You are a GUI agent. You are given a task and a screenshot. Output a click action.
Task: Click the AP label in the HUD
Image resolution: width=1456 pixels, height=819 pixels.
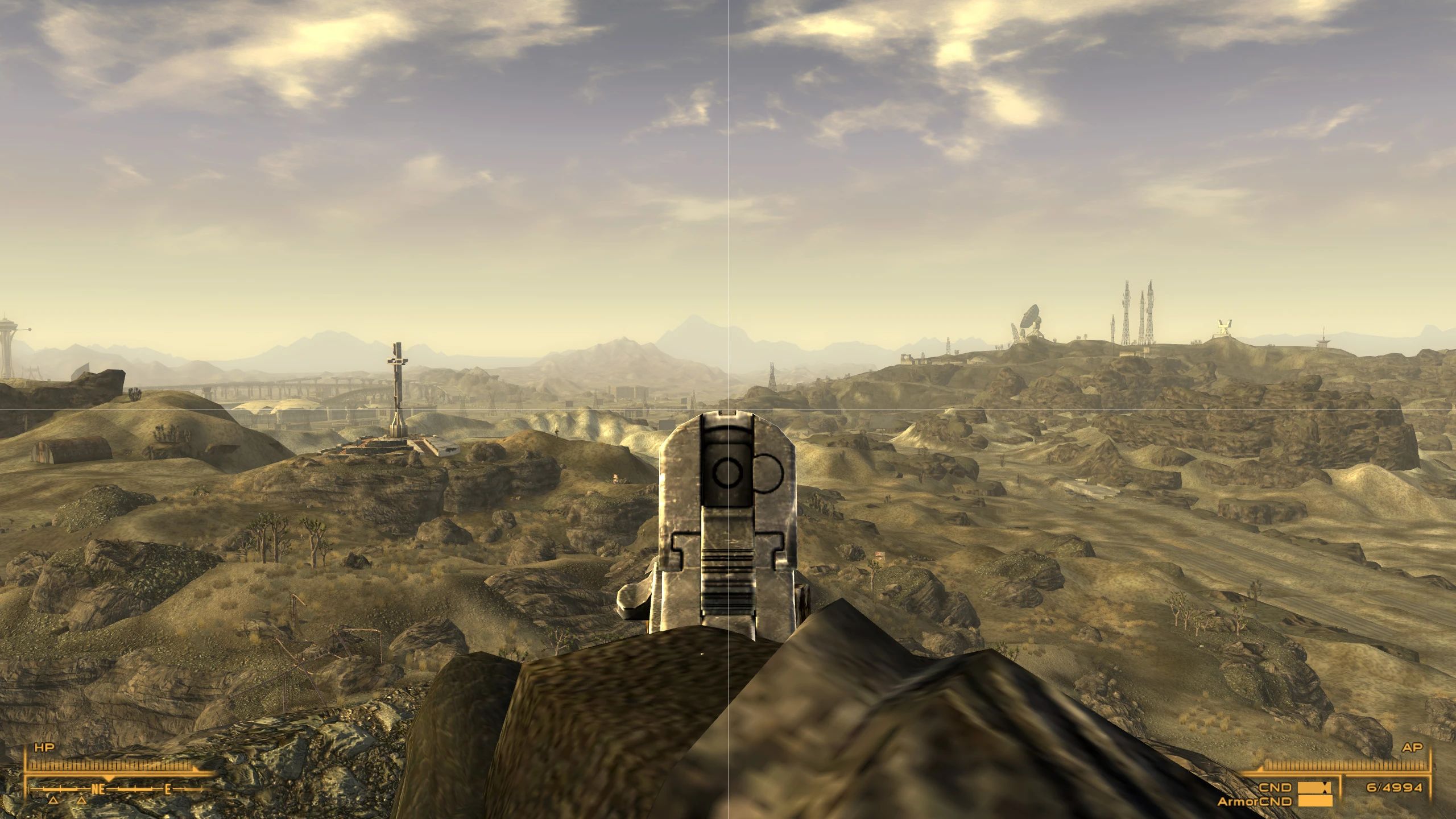pos(1413,748)
